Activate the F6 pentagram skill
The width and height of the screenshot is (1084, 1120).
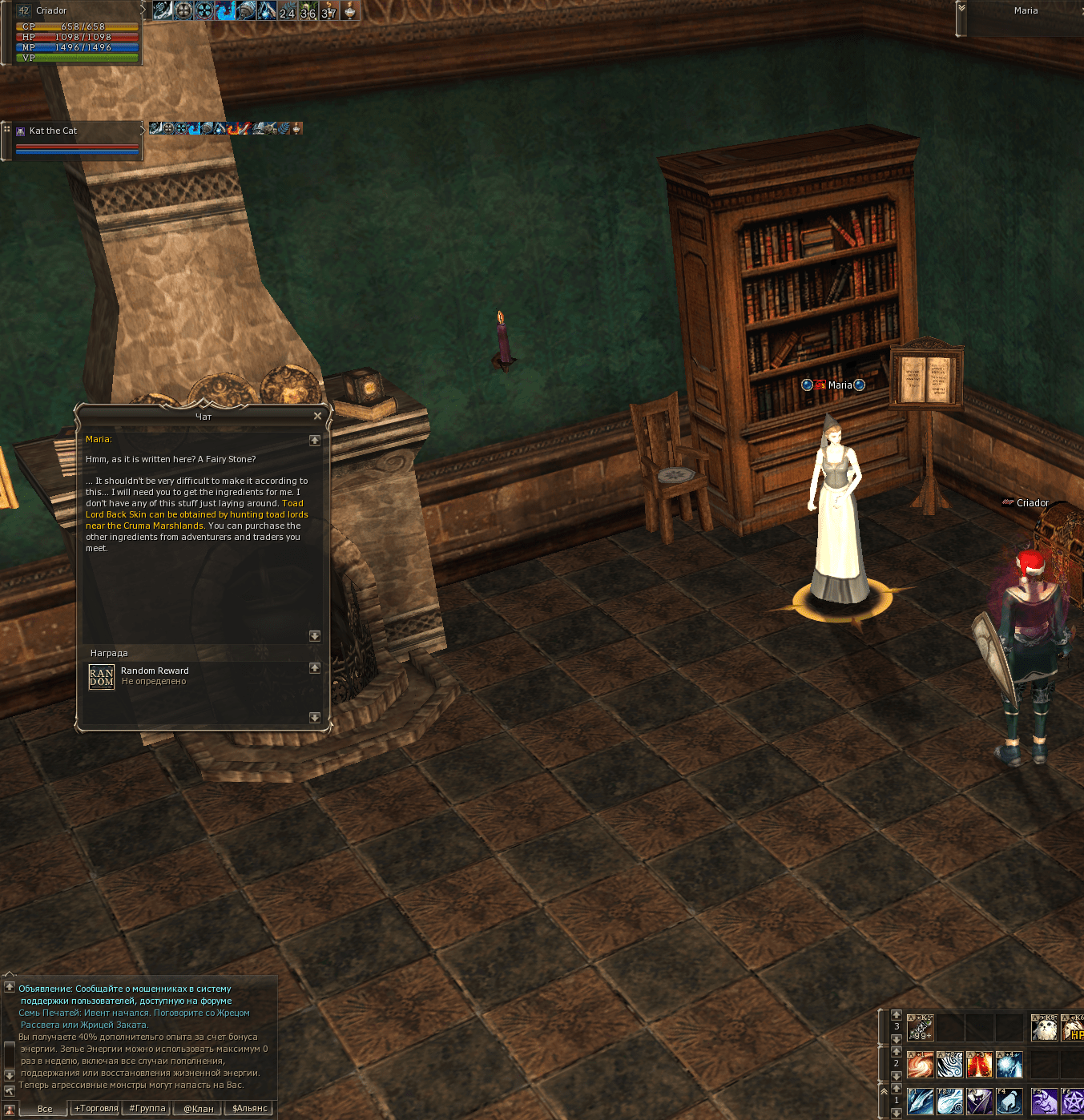pyautogui.click(x=1073, y=1101)
